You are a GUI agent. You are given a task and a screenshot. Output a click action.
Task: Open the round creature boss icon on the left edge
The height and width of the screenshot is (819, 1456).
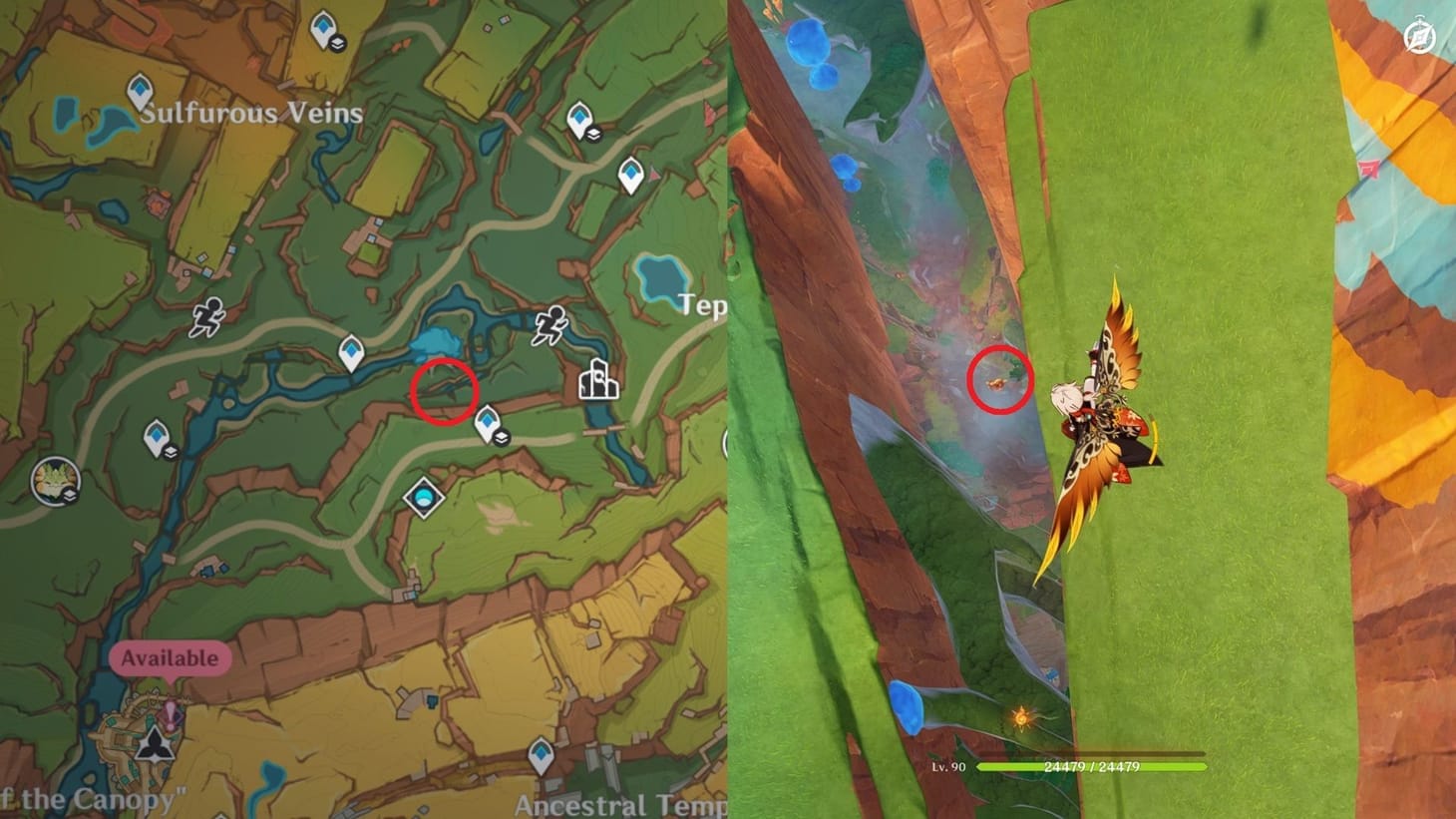55,482
